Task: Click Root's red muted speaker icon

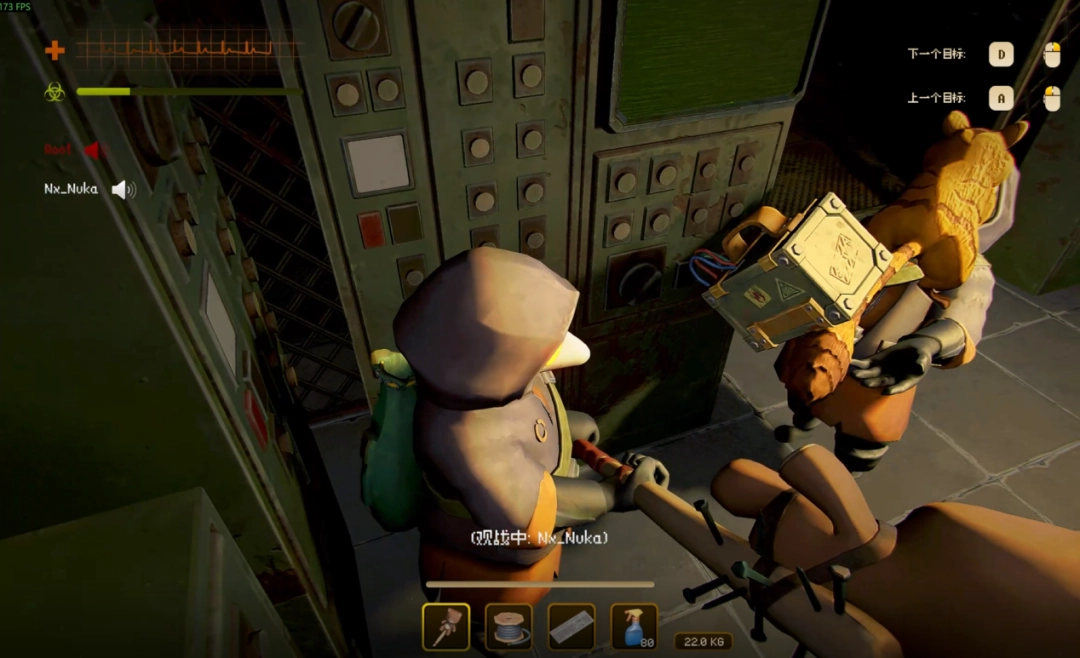Action: 93,151
